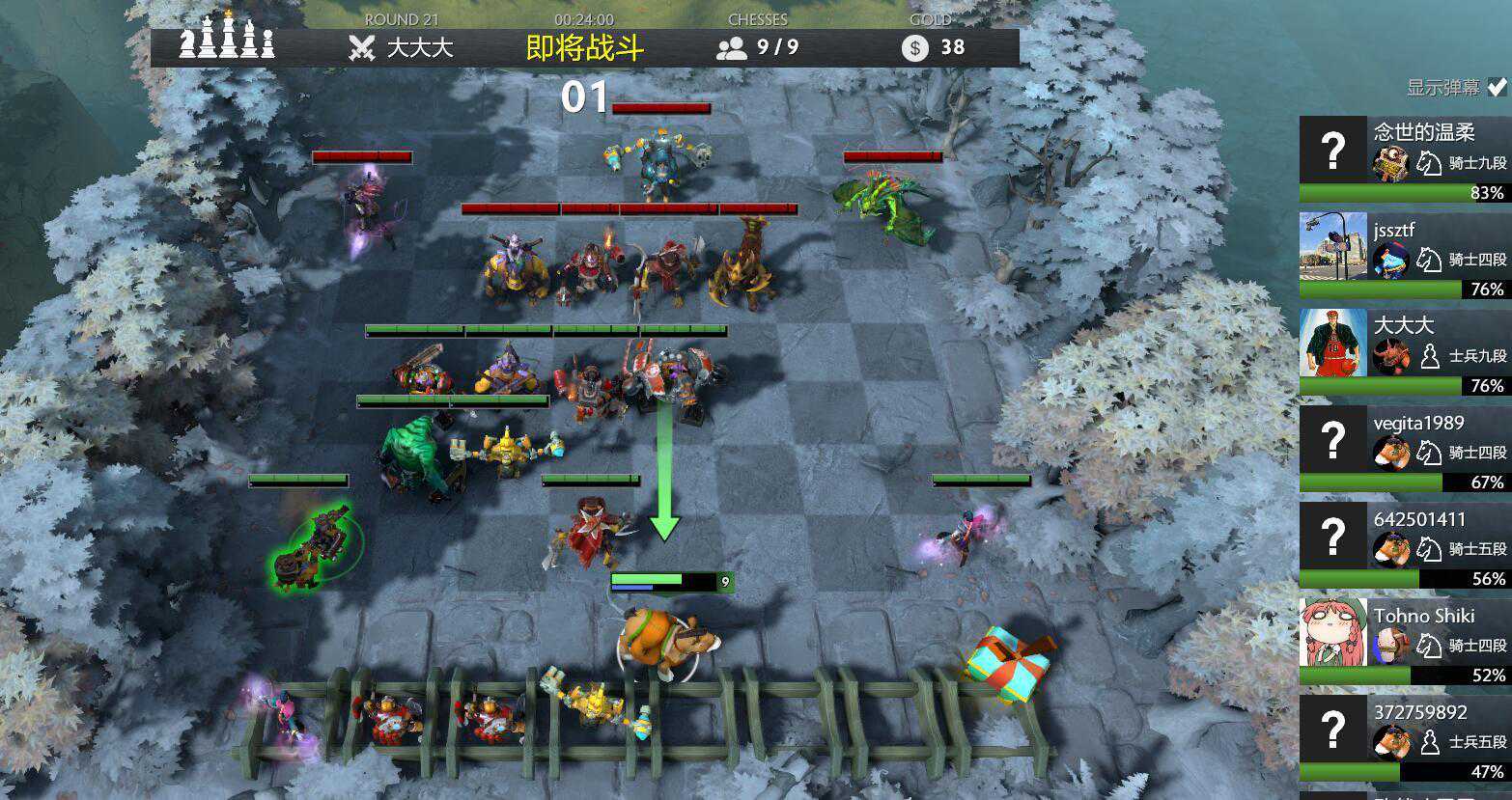Select player 642501411 in the list
The height and width of the screenshot is (800, 1512).
click(x=1404, y=544)
